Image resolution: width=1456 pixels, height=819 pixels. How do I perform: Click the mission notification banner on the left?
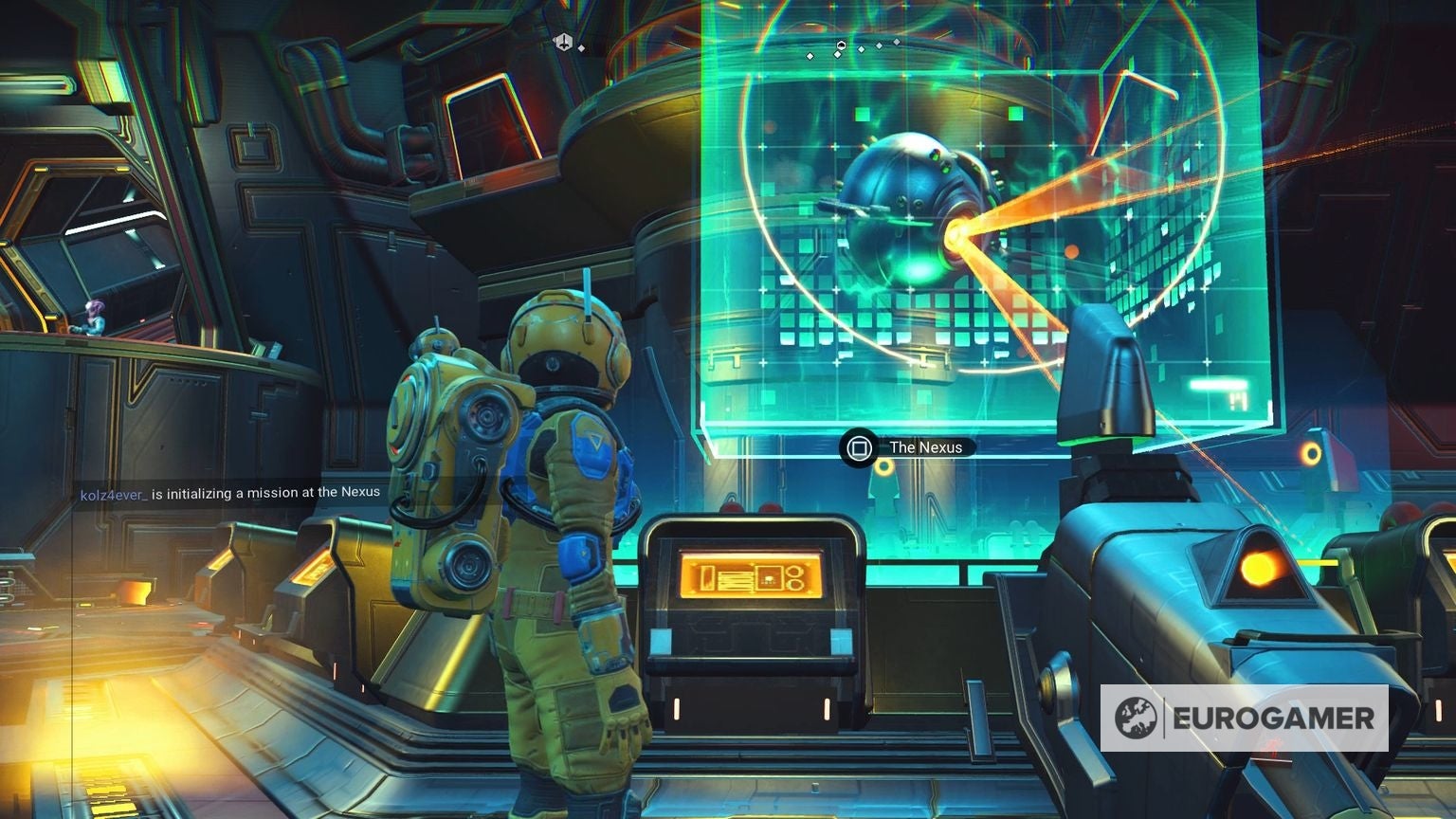[x=227, y=492]
